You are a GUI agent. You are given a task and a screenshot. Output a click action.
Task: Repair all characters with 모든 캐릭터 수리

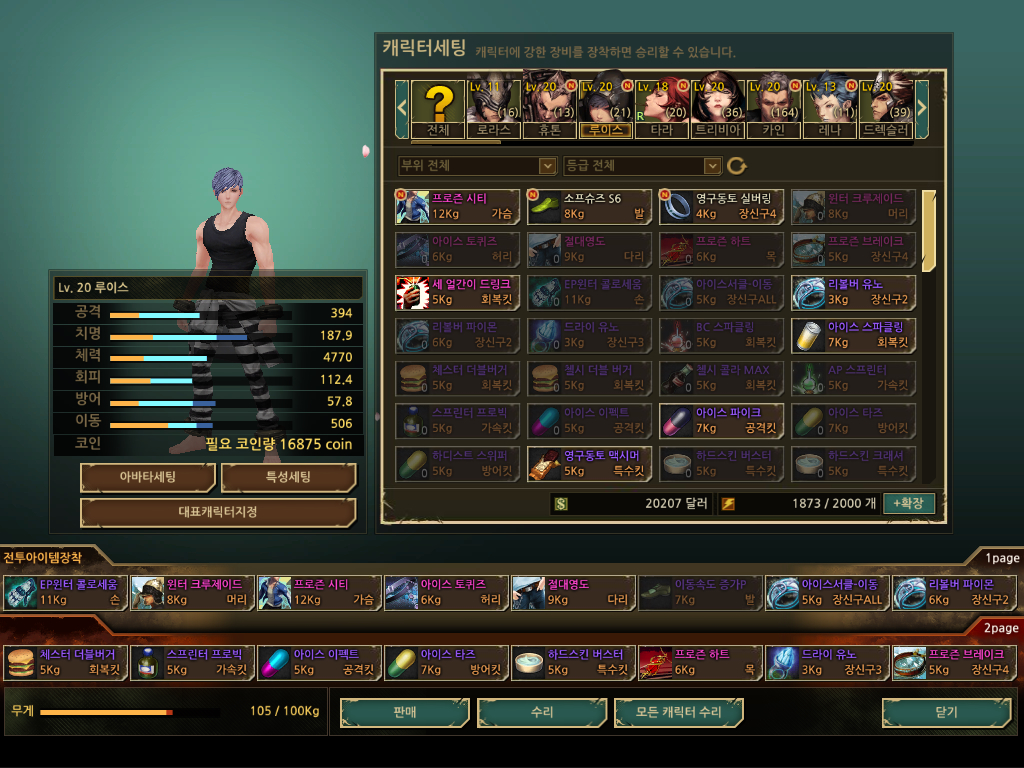679,712
